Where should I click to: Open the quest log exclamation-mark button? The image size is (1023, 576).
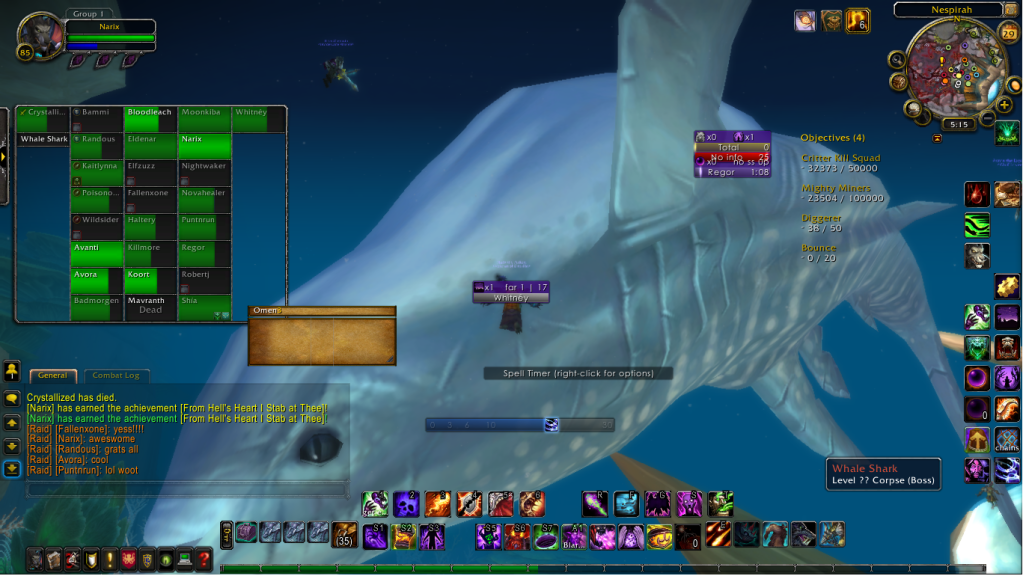click(109, 559)
